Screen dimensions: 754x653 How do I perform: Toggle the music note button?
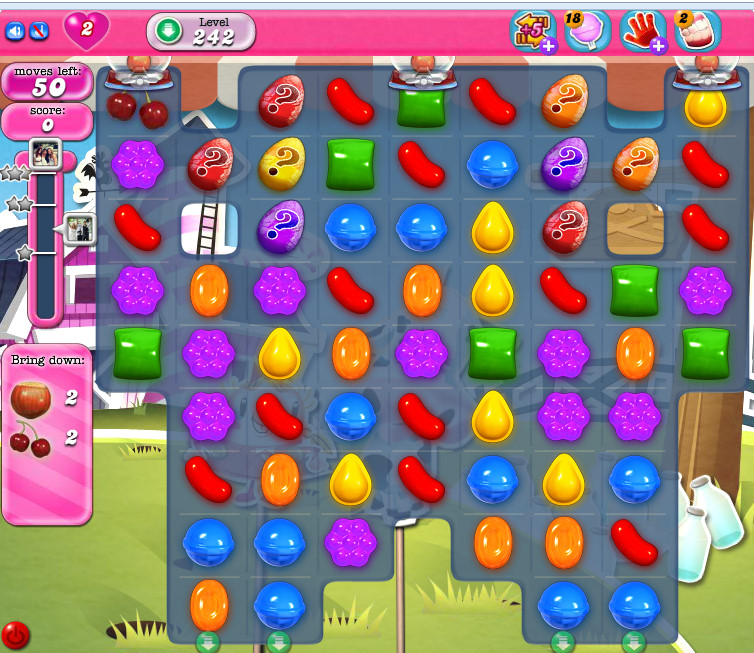[x=39, y=31]
